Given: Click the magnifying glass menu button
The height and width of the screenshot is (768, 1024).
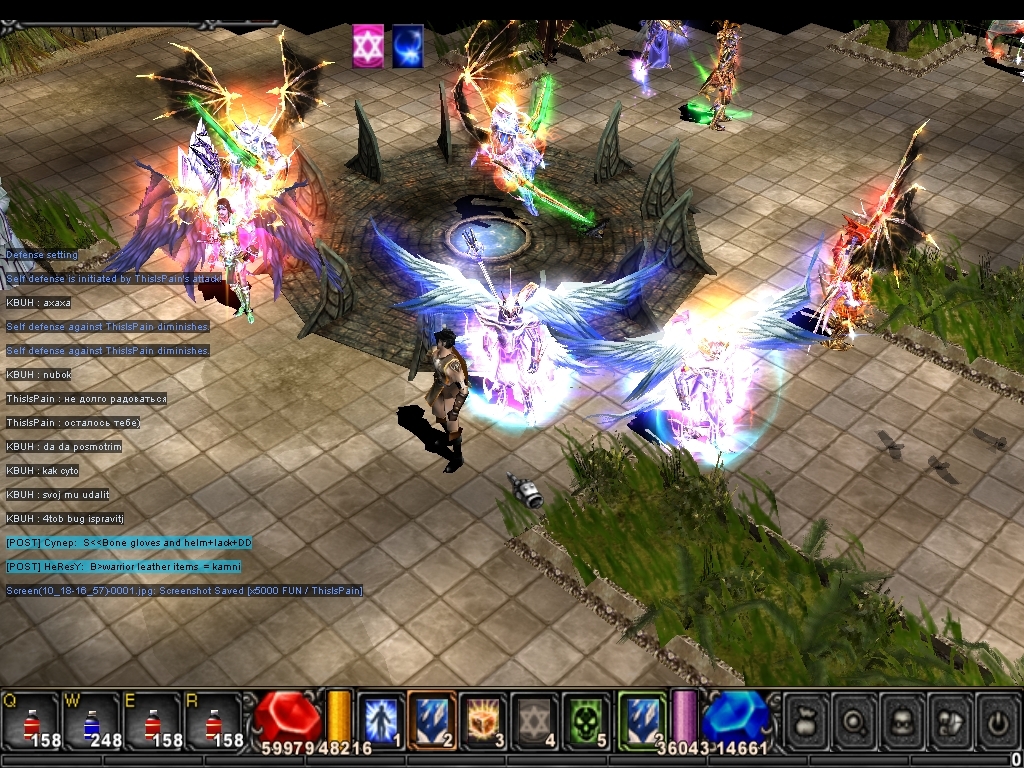Looking at the screenshot, I should point(854,720).
